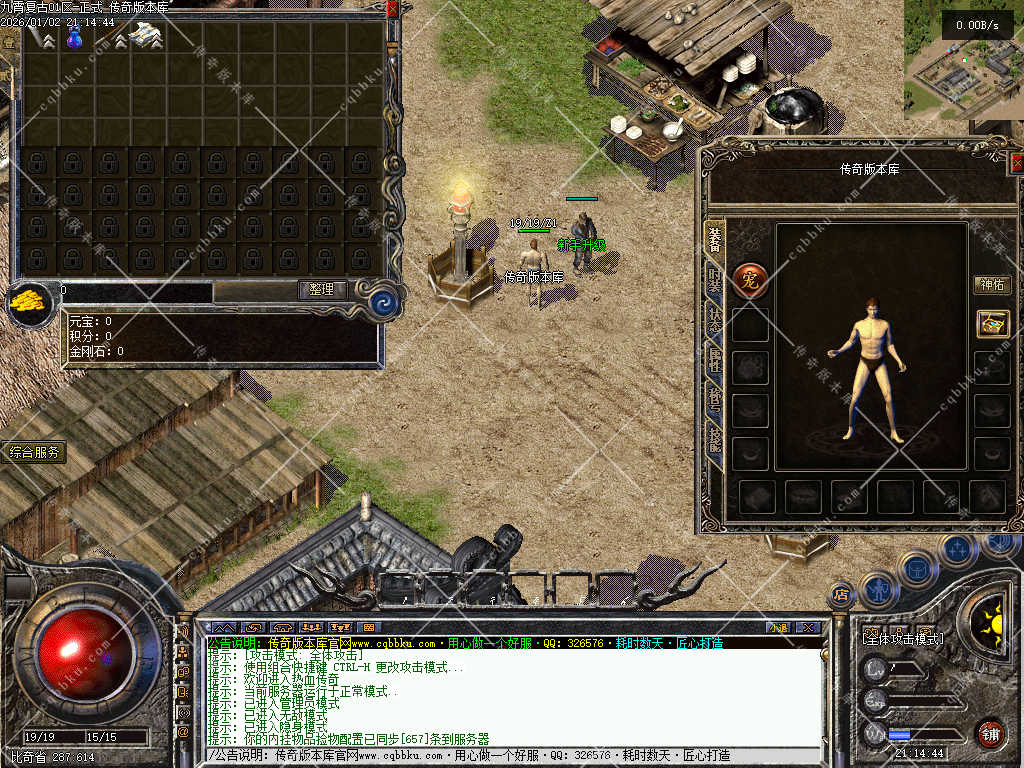Open the 综合服务 services menu

tap(34, 453)
